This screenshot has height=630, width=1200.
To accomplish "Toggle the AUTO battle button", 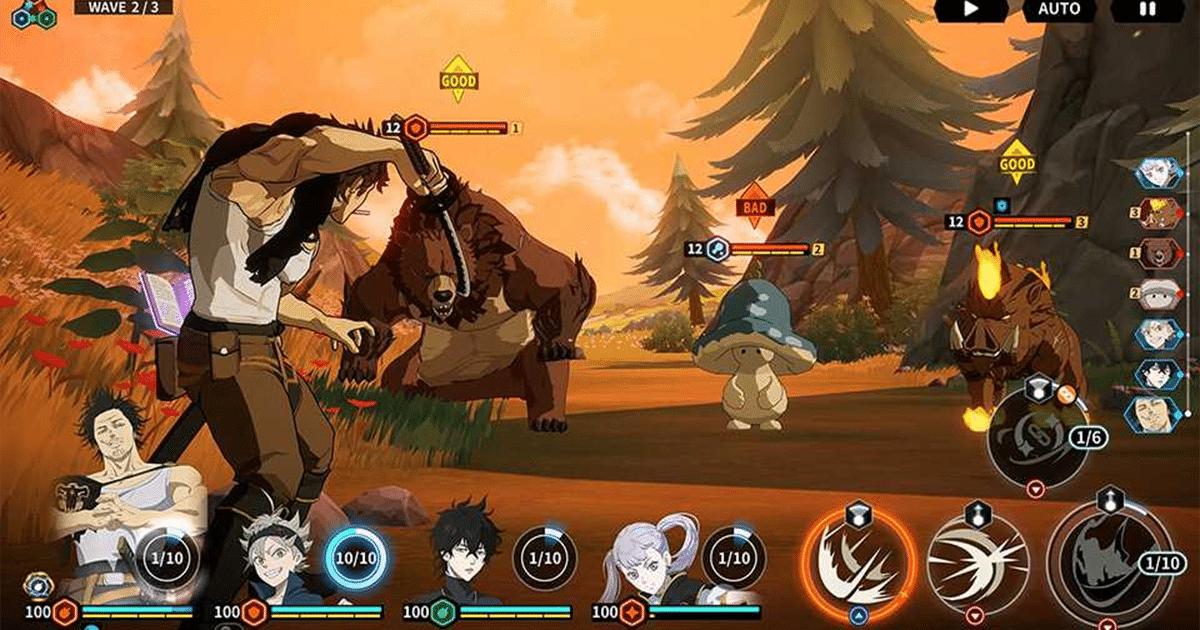I will 1059,10.
